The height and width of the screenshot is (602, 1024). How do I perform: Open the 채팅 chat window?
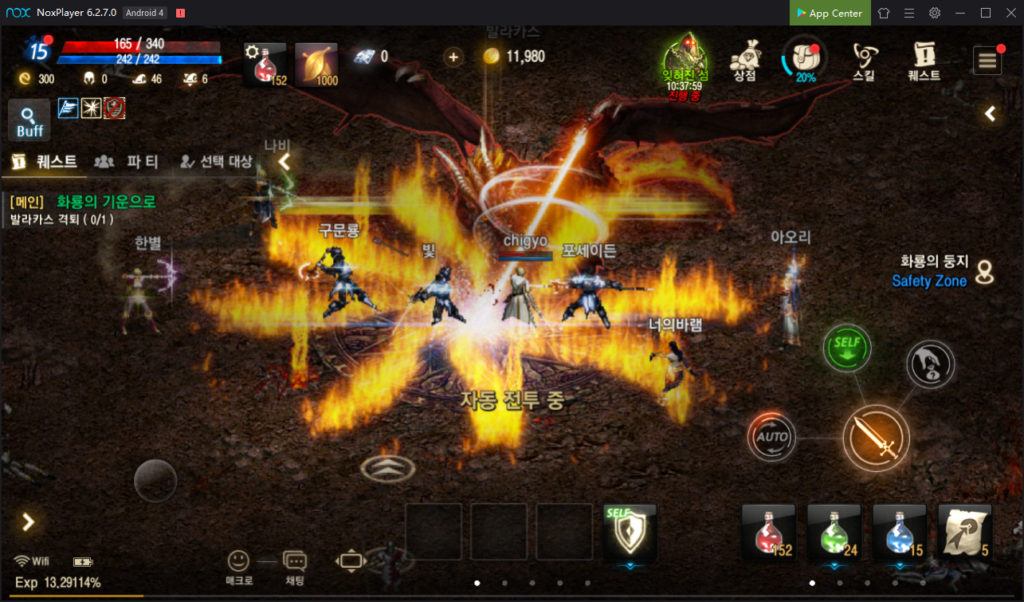point(294,567)
